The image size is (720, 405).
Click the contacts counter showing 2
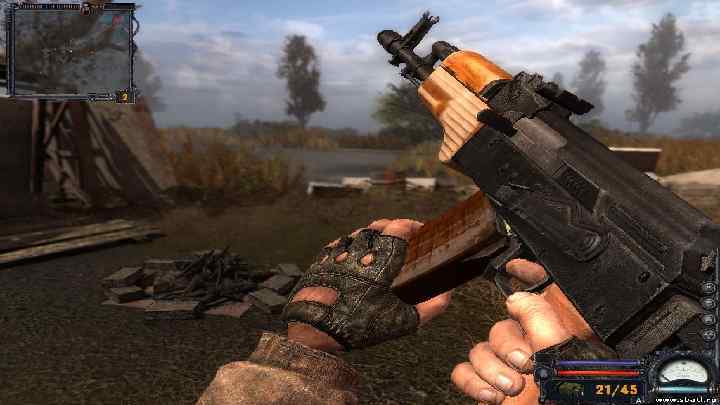point(124,96)
